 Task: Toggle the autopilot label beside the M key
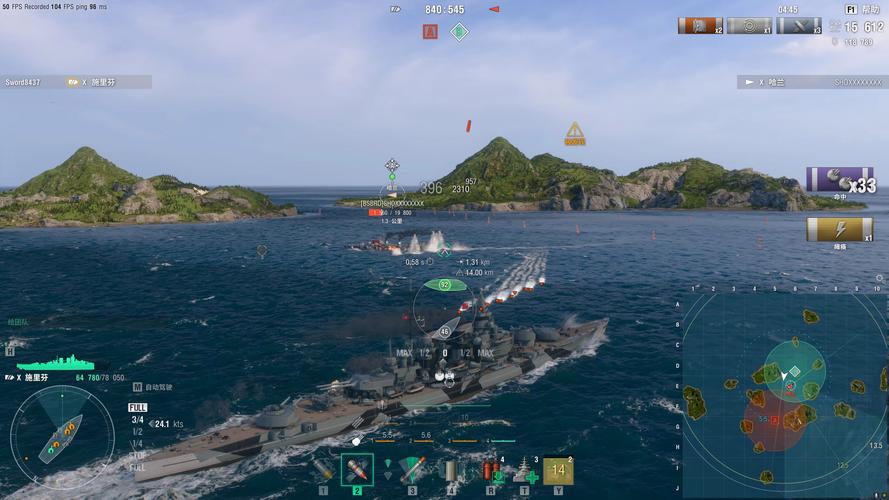[x=159, y=387]
